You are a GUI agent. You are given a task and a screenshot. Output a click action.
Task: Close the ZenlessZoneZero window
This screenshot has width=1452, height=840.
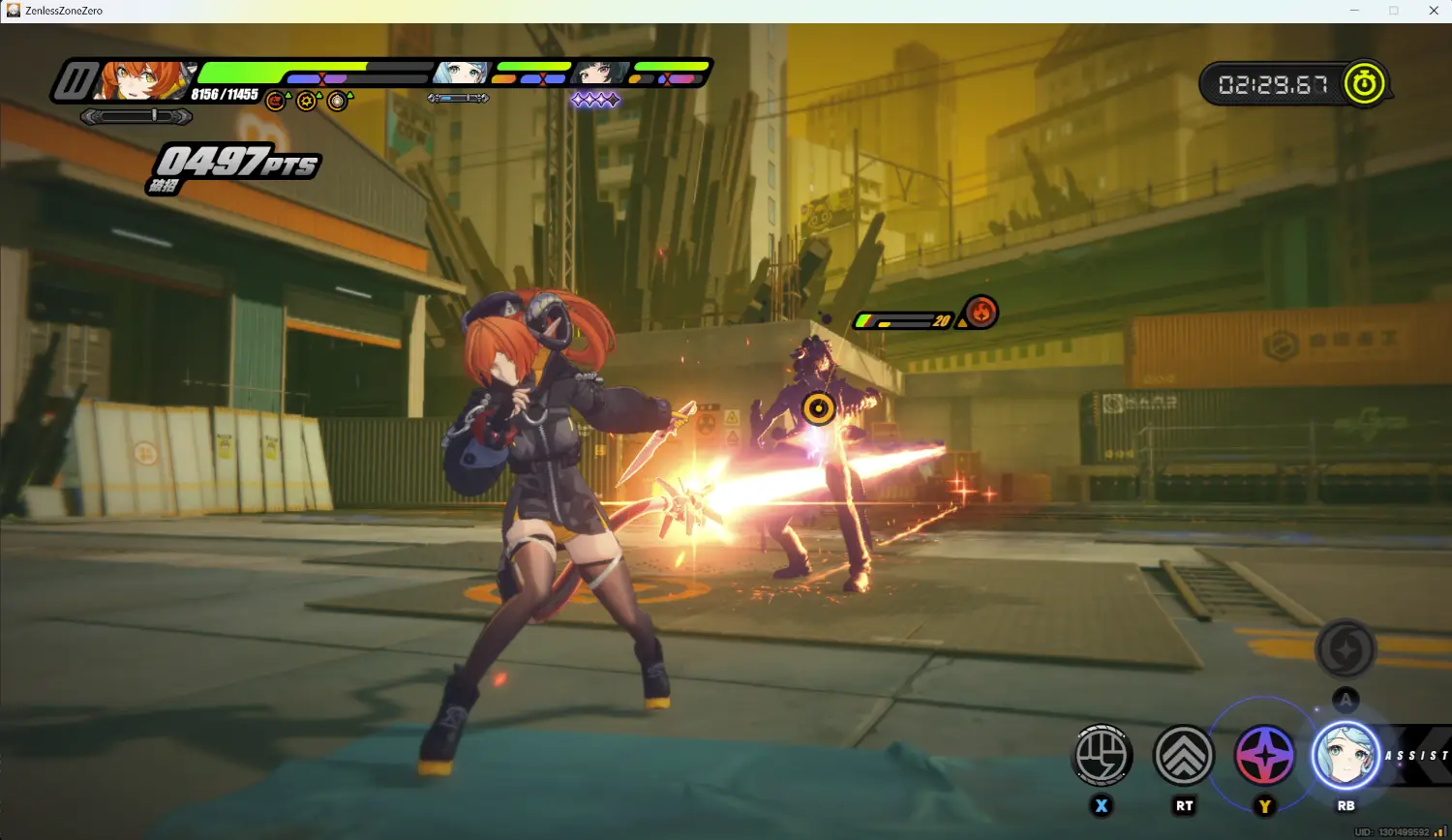click(x=1434, y=11)
